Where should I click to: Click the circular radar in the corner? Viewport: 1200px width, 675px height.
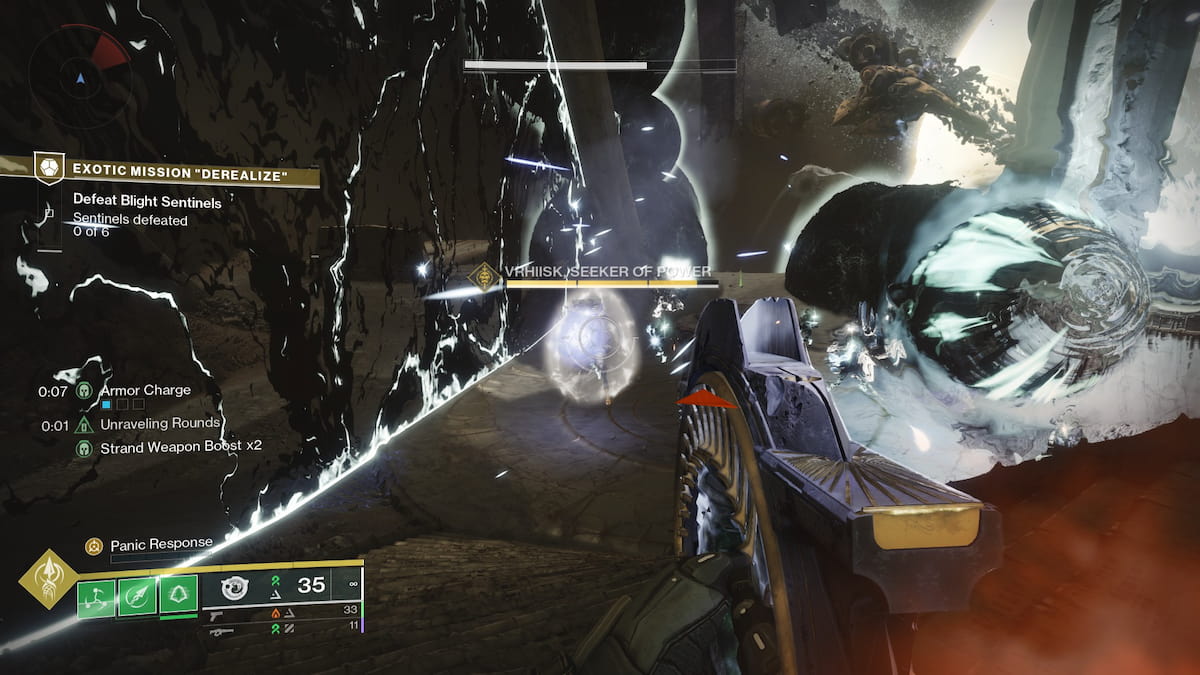pos(79,74)
